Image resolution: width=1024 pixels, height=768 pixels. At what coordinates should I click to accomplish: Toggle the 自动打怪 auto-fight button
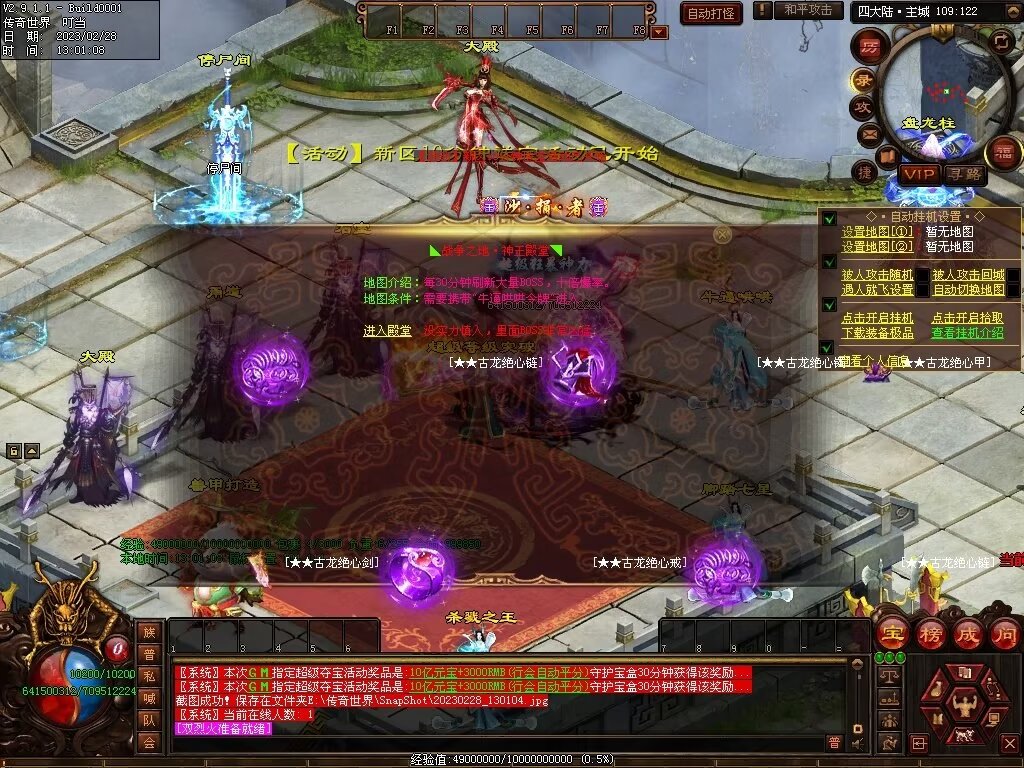pyautogui.click(x=711, y=13)
